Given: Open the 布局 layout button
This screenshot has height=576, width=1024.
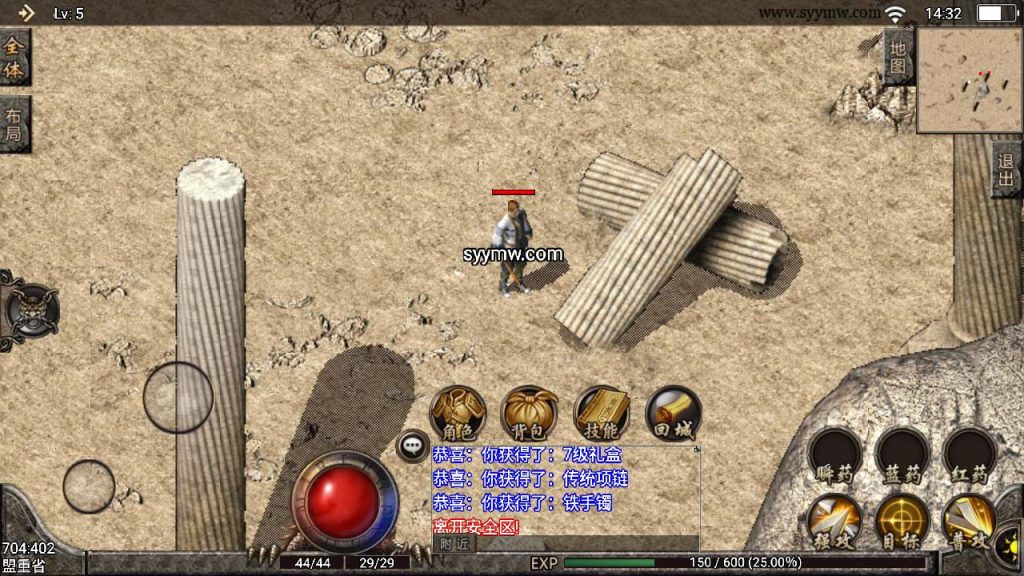Looking at the screenshot, I should point(14,124).
